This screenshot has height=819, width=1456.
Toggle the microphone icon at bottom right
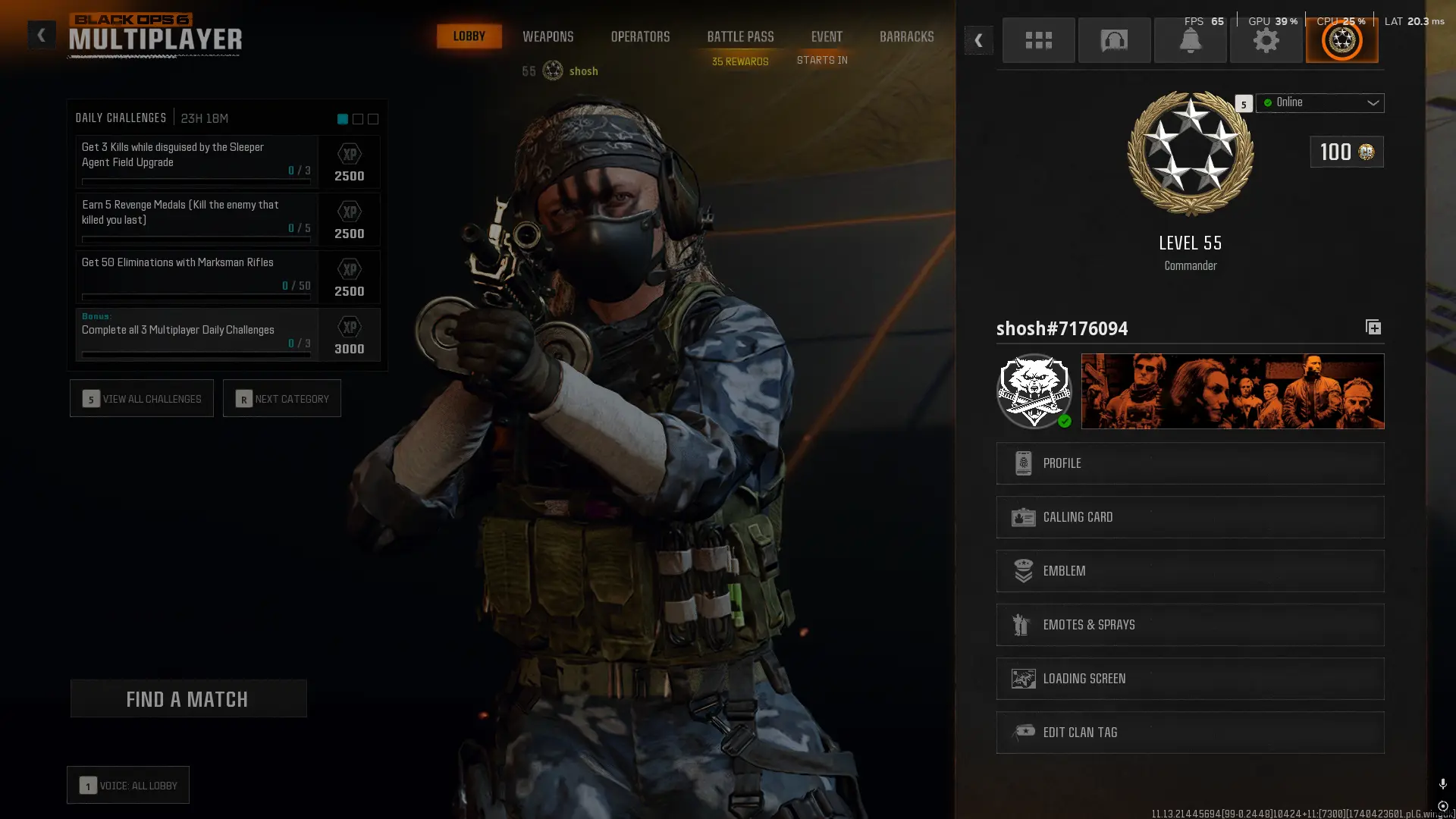1442,783
